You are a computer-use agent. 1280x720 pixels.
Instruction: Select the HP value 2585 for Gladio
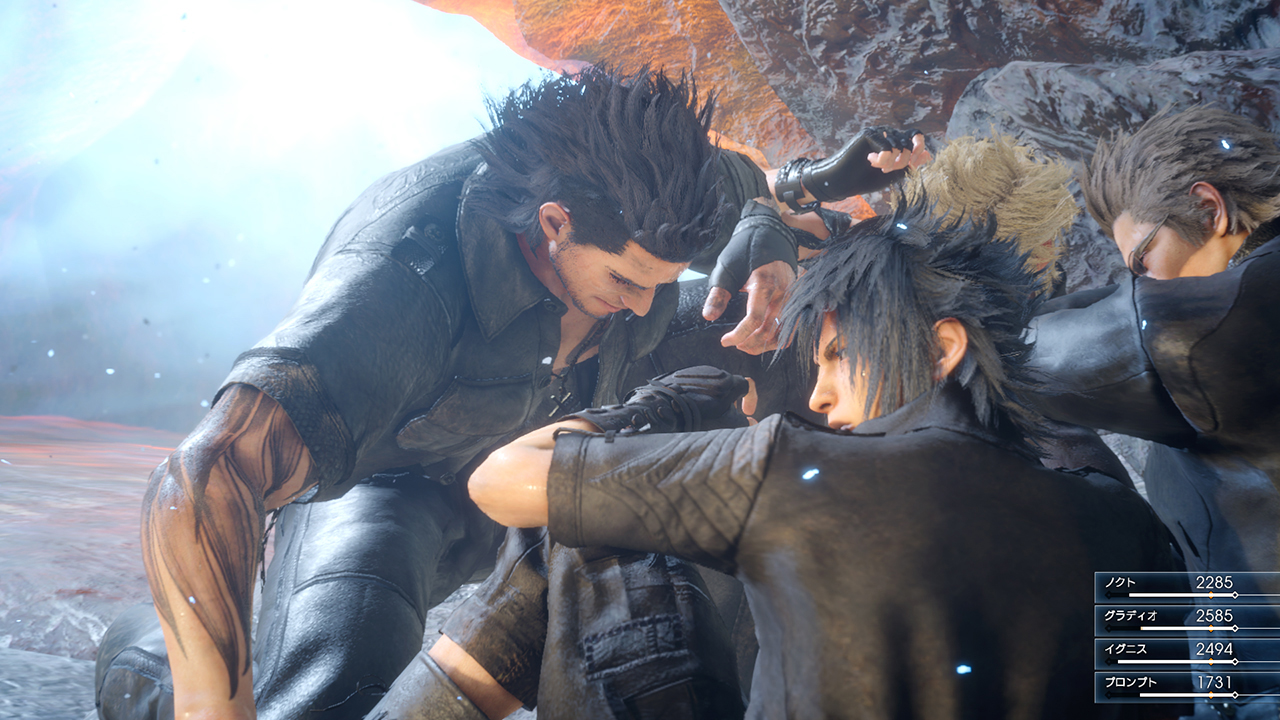coord(1215,614)
